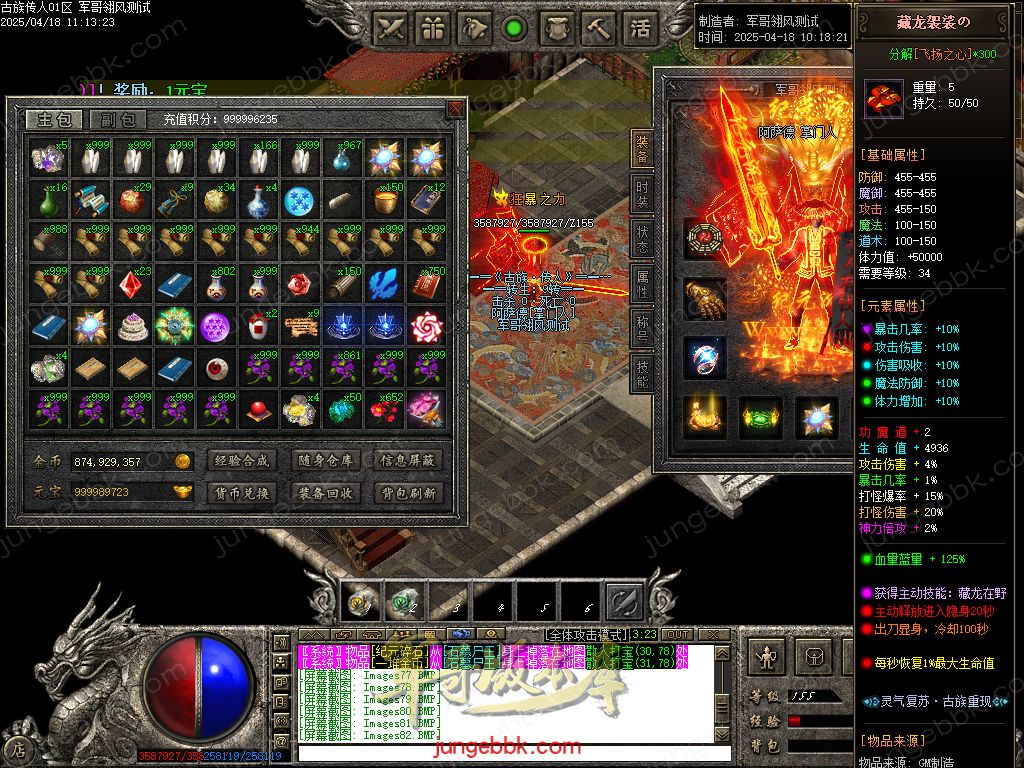This screenshot has width=1024, height=768.
Task: Use the item in hotbar slot 1
Action: click(360, 602)
